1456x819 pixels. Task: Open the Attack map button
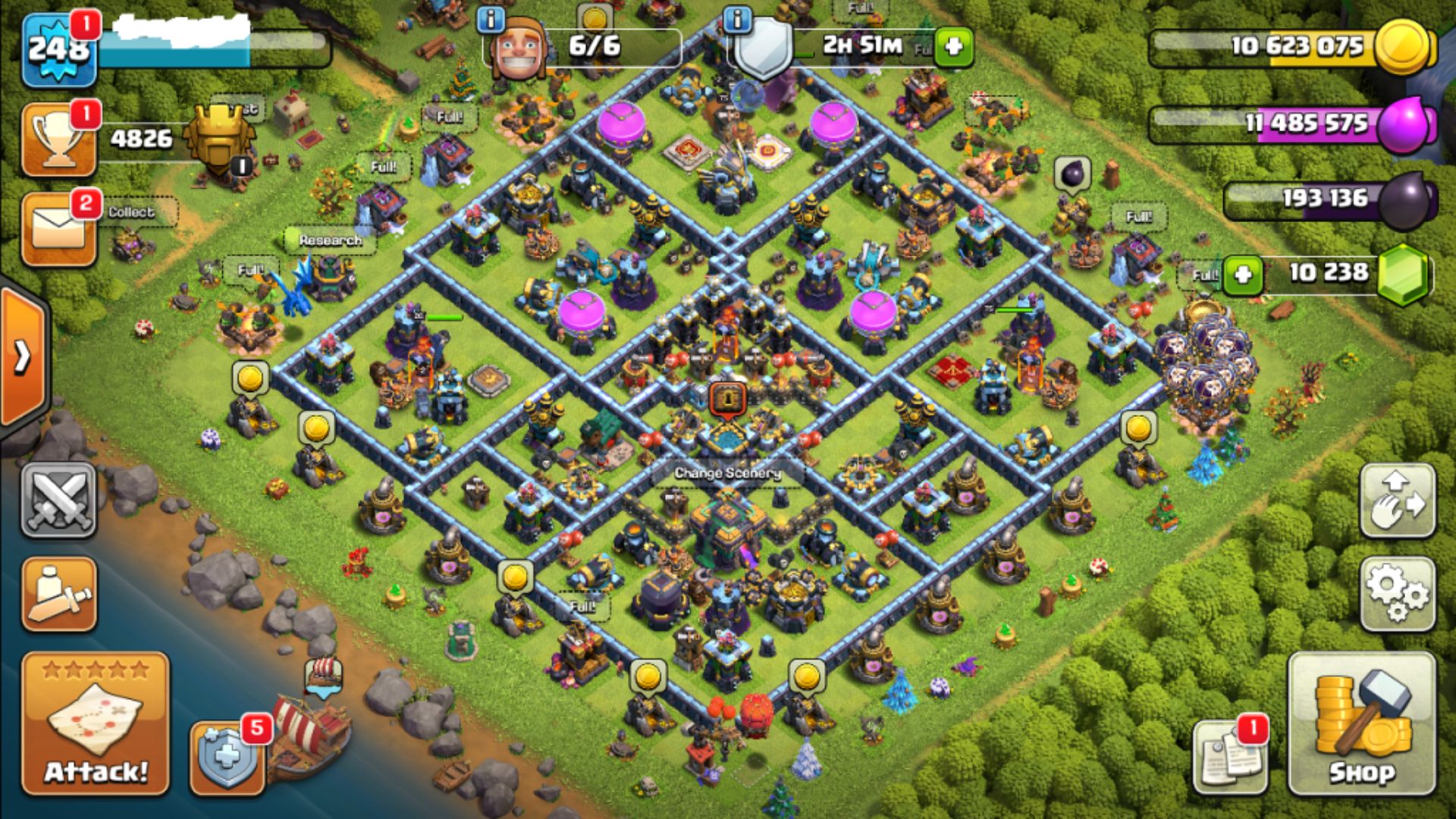click(x=96, y=723)
